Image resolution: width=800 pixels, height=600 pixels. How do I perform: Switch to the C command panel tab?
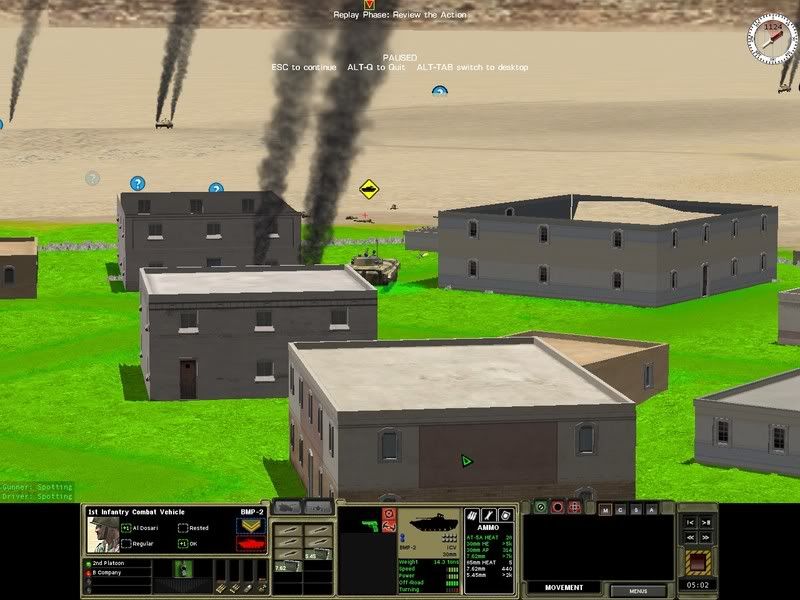622,509
